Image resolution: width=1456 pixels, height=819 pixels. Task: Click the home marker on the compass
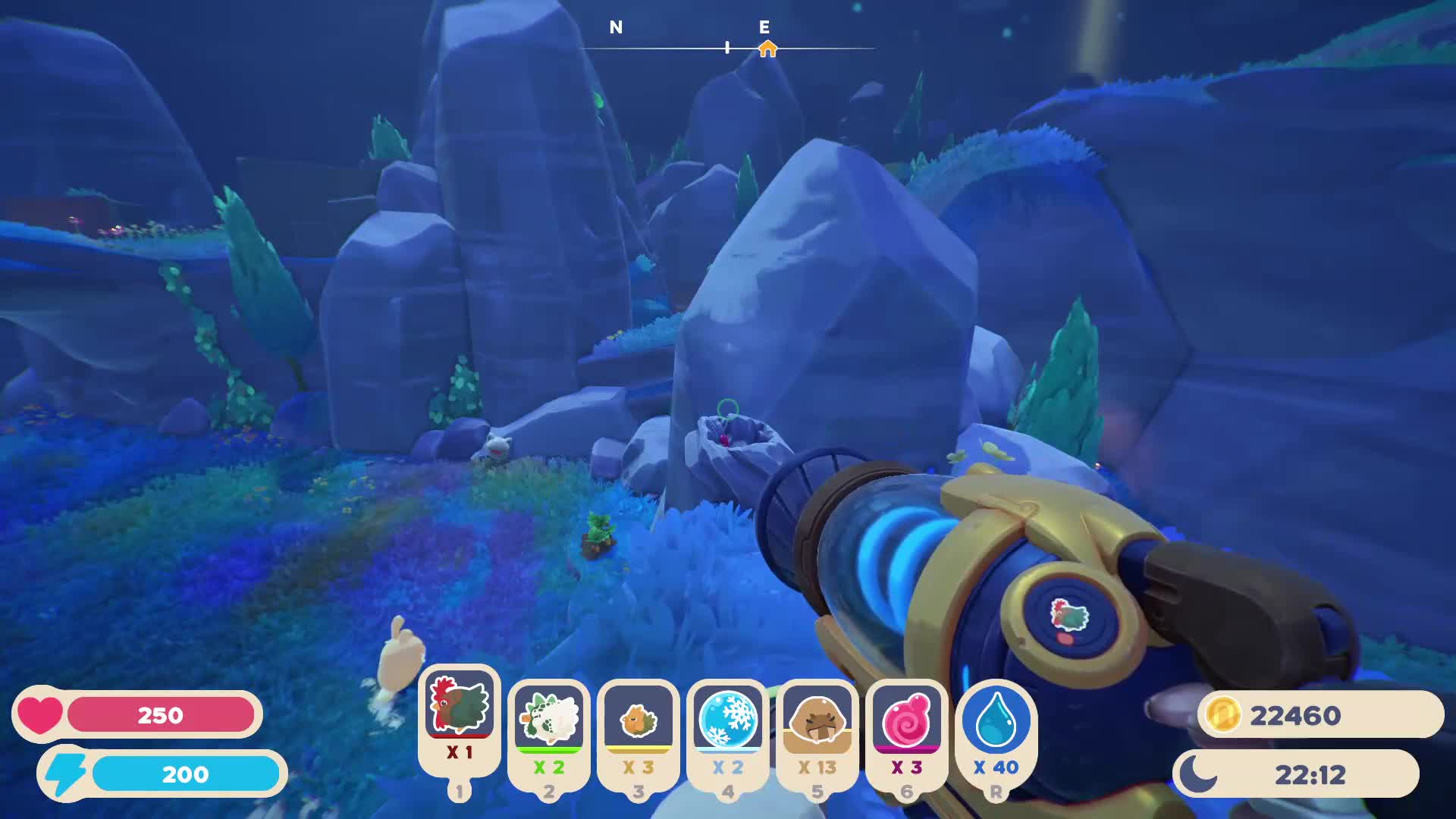tap(767, 49)
